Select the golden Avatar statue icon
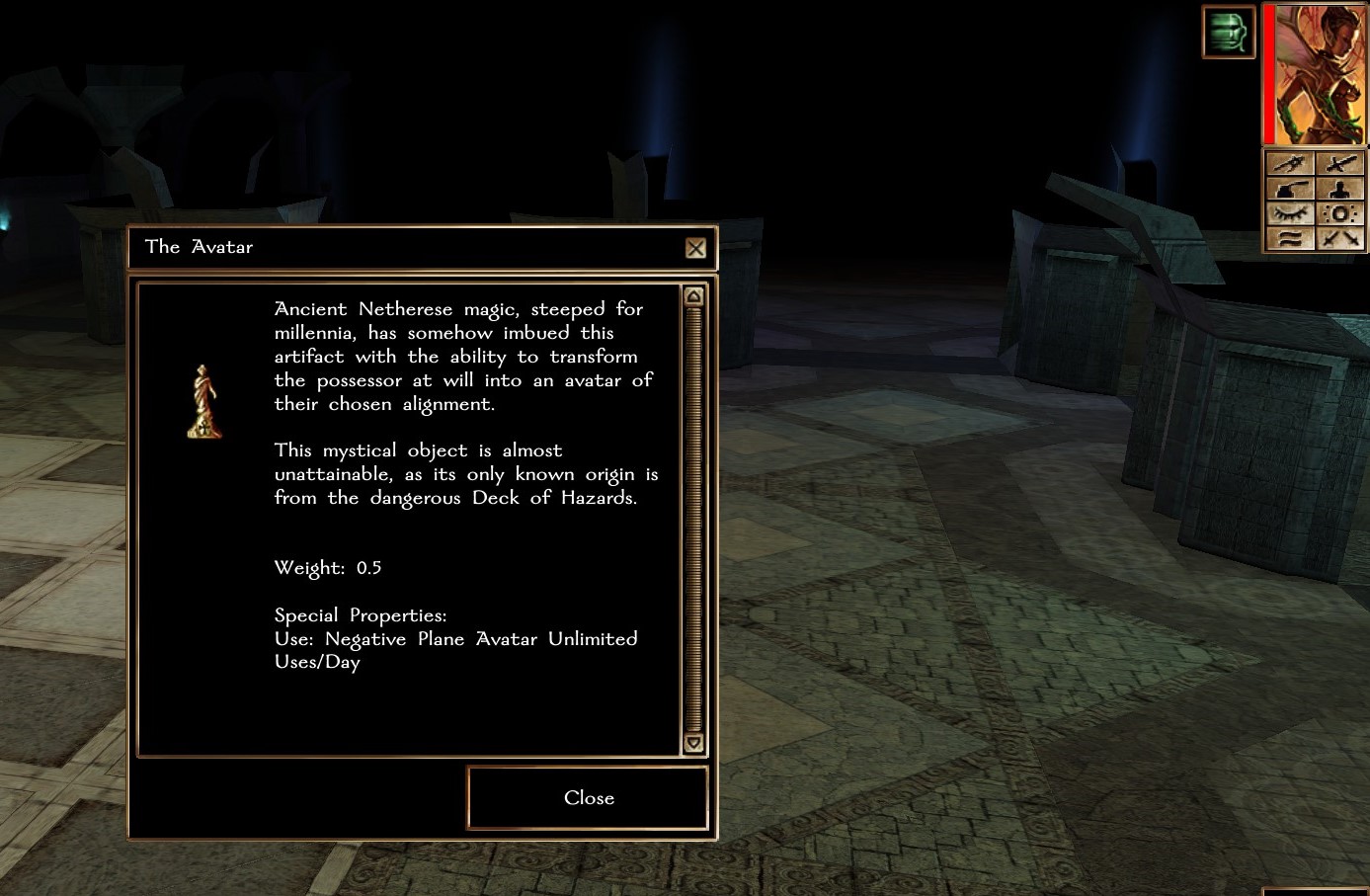 click(204, 402)
